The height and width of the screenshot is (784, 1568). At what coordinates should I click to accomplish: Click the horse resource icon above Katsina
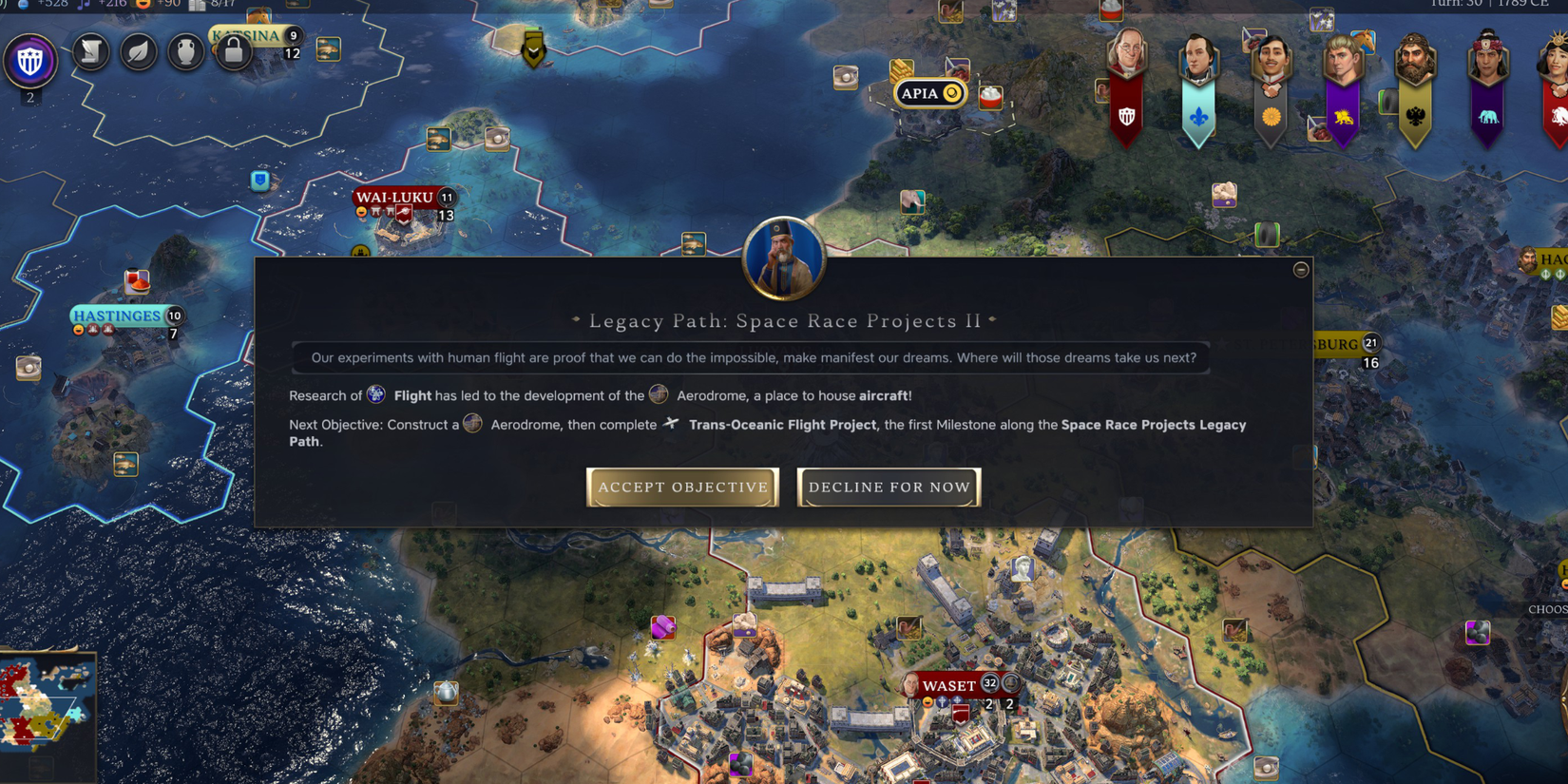(258, 17)
